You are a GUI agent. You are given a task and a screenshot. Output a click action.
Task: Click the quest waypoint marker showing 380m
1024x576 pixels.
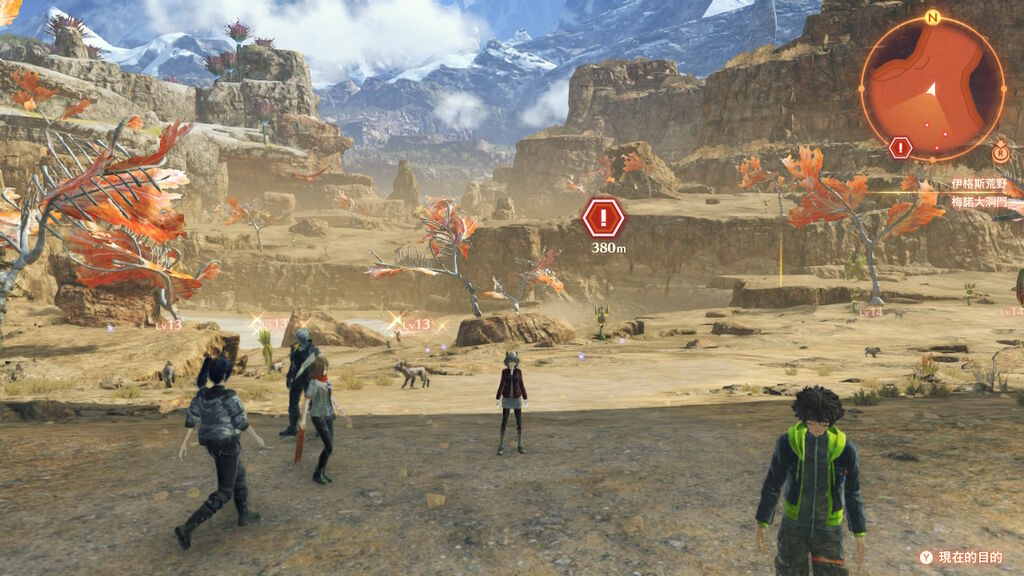[x=603, y=217]
